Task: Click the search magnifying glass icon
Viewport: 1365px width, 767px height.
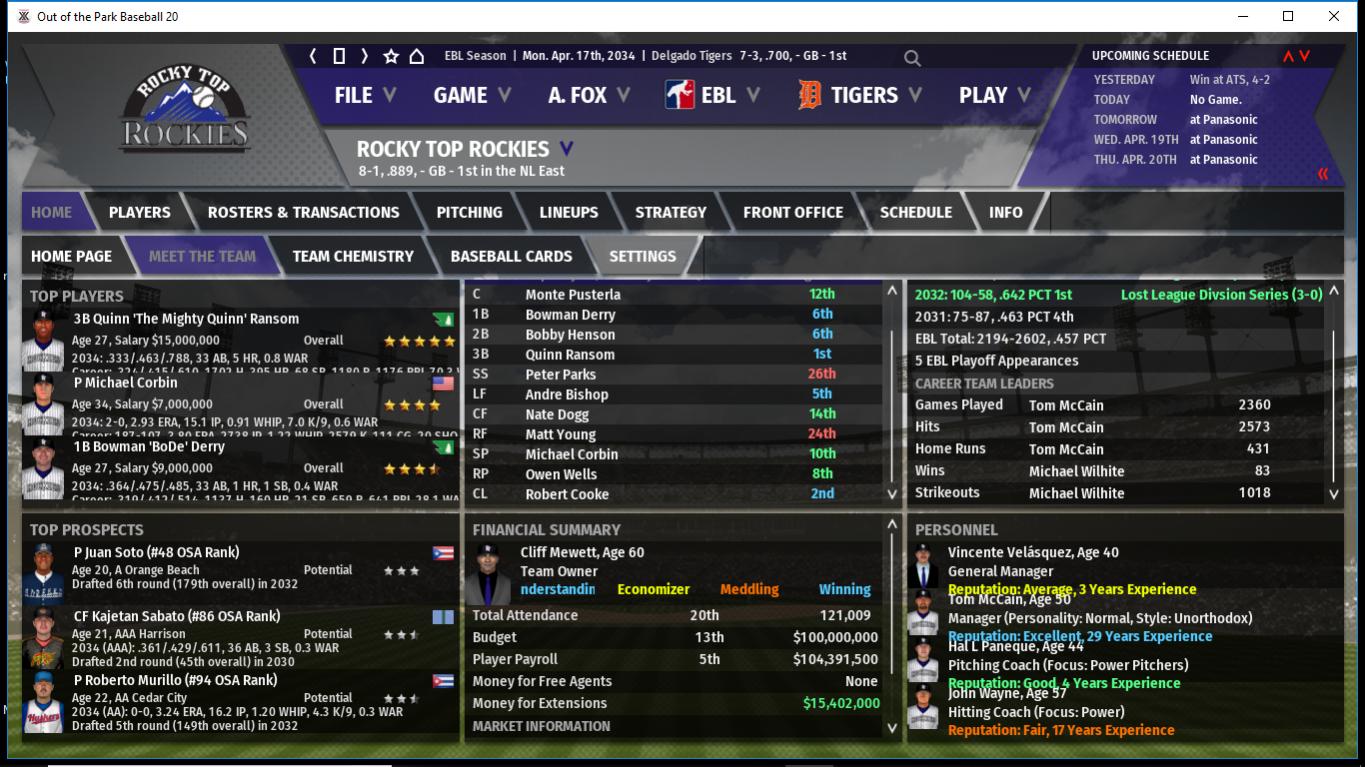Action: coord(912,58)
